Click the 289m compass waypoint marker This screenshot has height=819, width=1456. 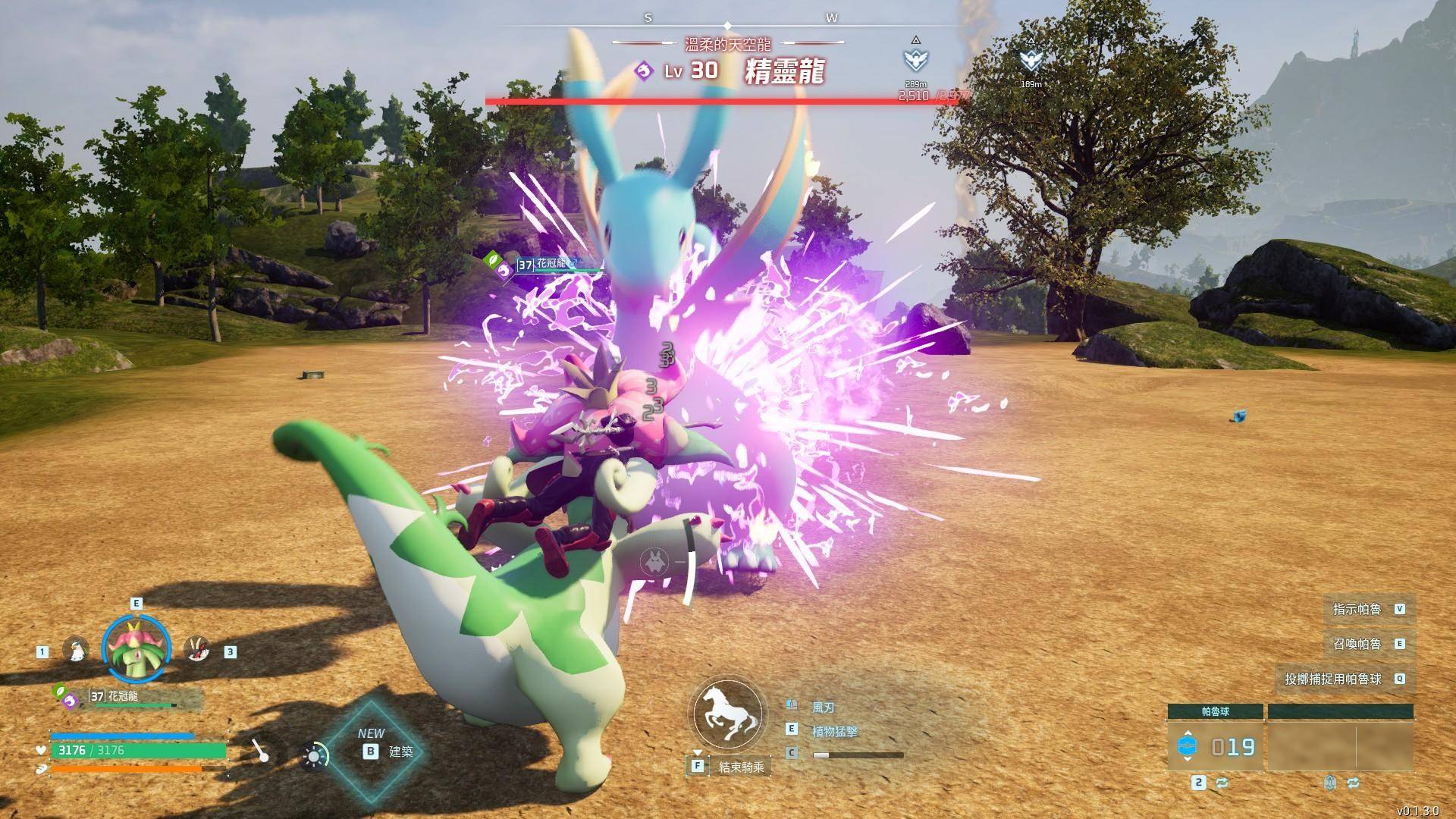(x=915, y=60)
